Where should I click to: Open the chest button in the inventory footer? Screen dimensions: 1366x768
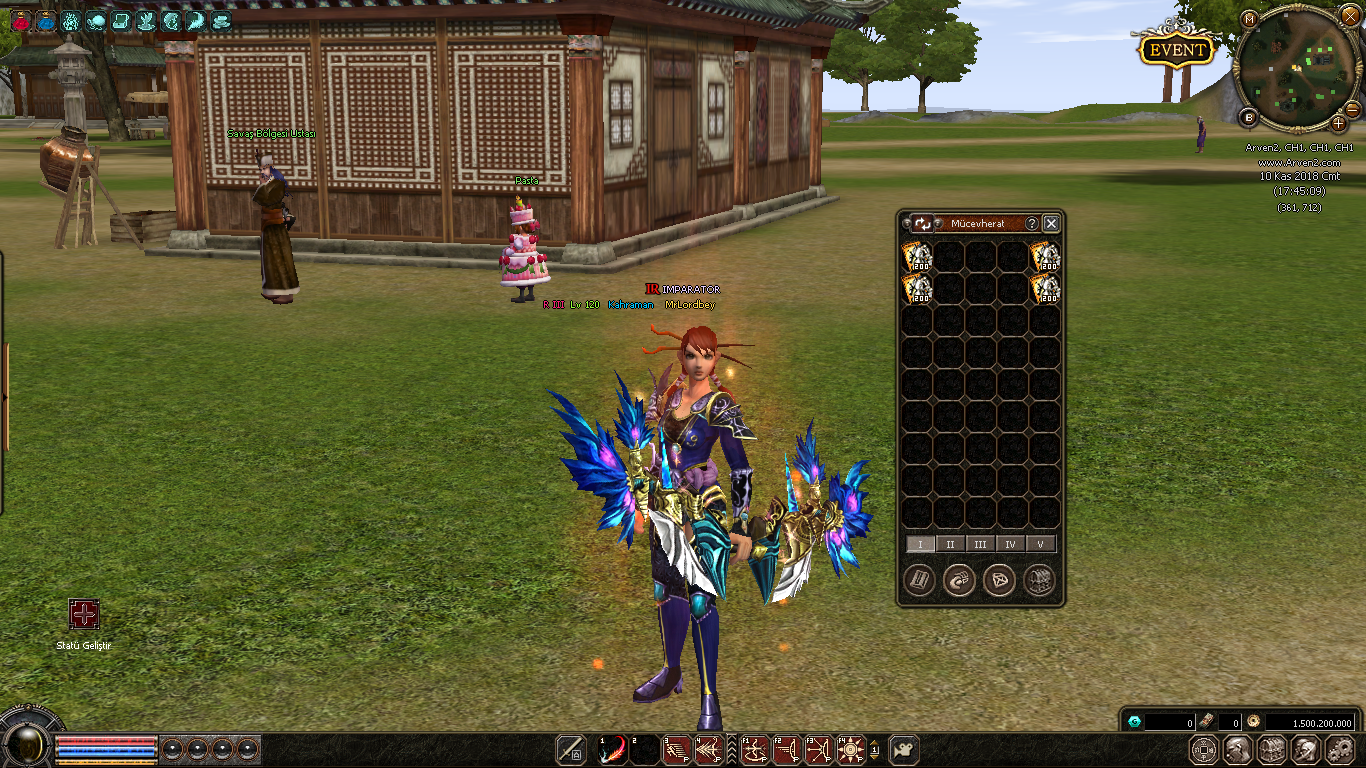(1039, 580)
